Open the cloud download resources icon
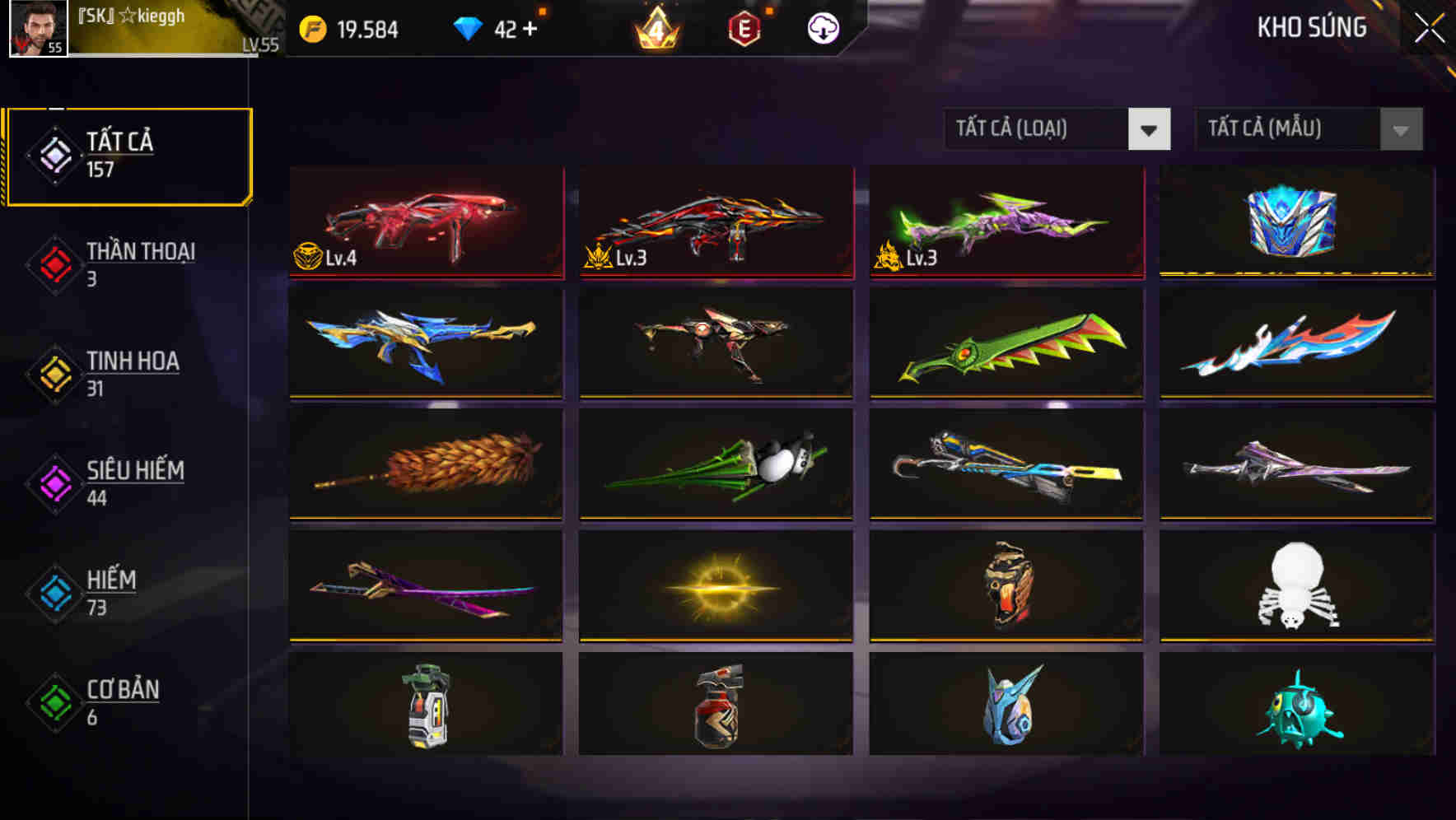 pyautogui.click(x=821, y=27)
